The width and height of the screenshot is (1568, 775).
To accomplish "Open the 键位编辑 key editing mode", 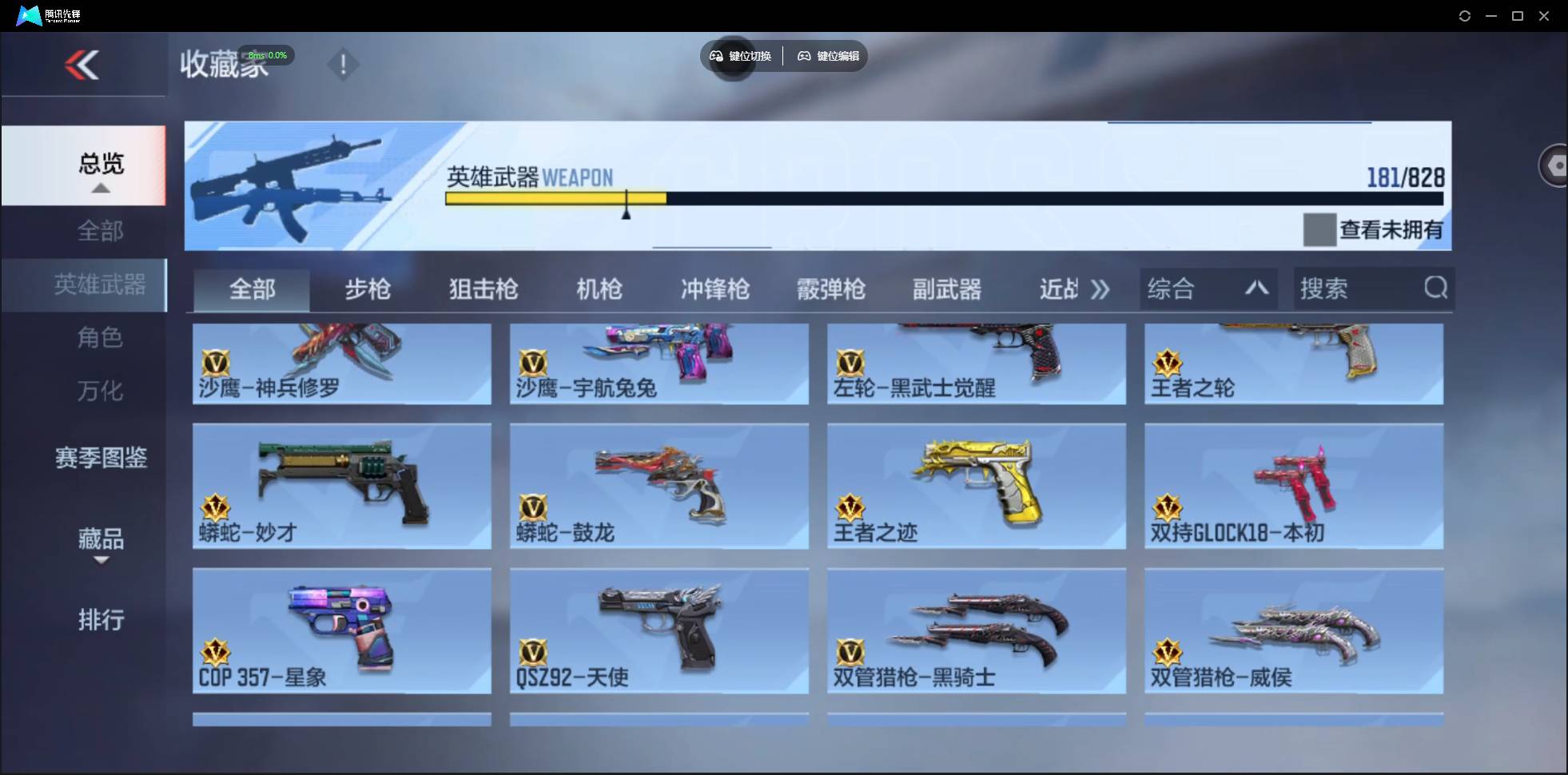I will point(829,56).
